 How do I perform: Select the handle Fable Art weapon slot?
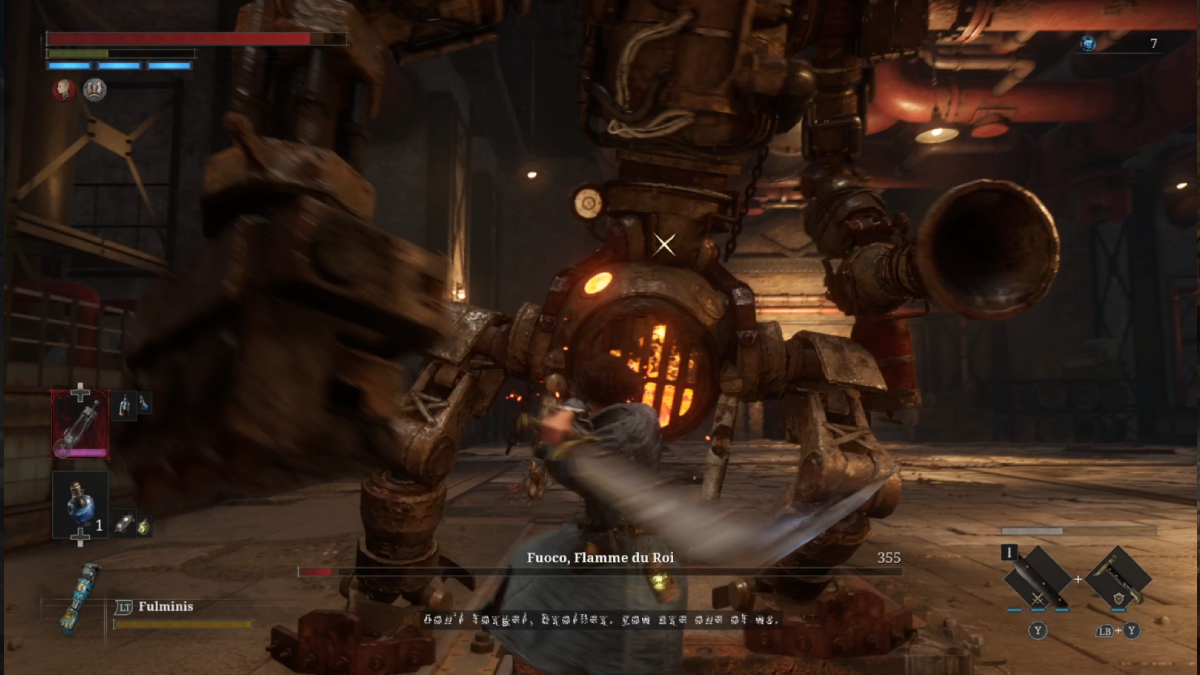pos(1118,578)
